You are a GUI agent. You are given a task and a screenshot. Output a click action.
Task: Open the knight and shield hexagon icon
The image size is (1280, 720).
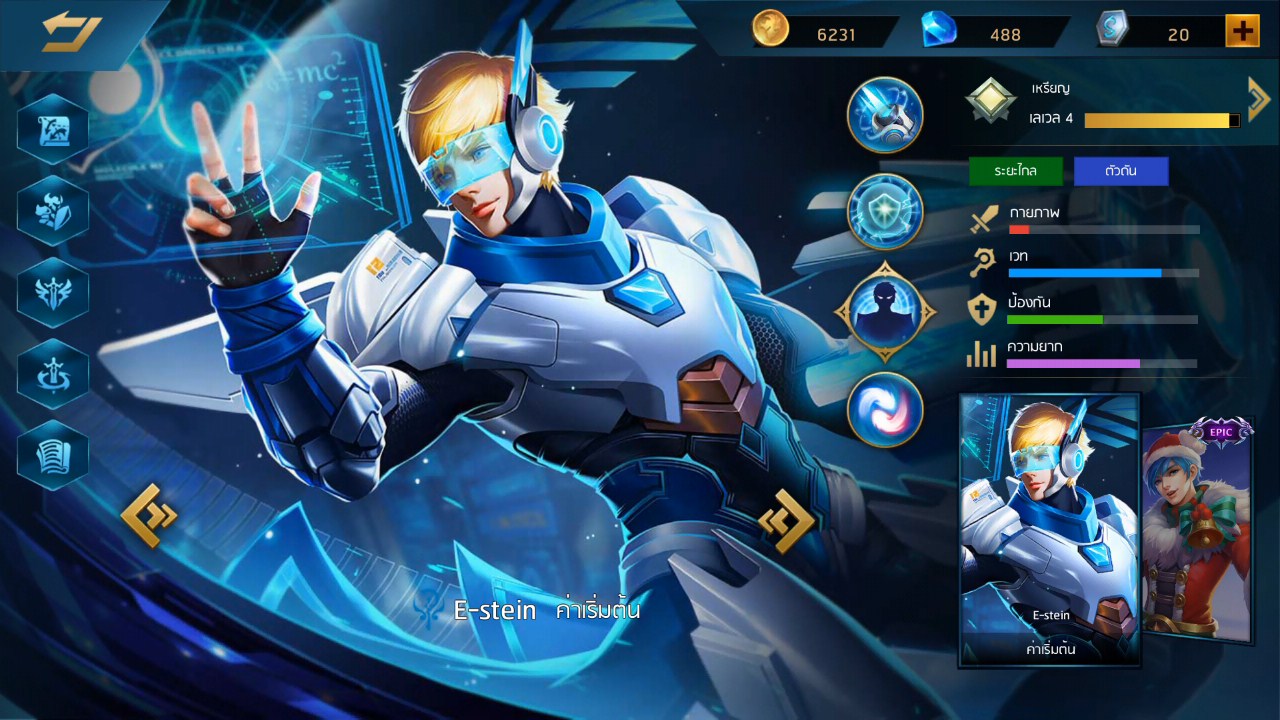(x=53, y=210)
